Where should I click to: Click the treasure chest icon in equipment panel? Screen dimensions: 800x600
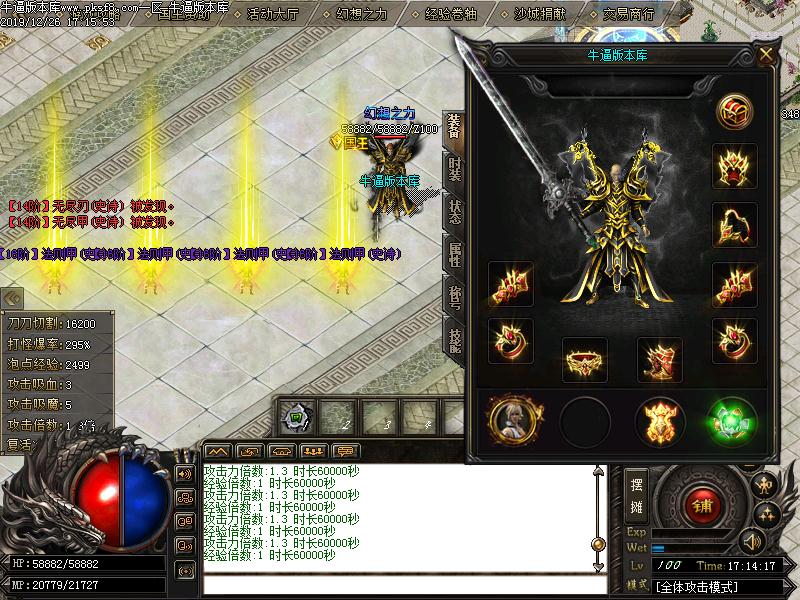pyautogui.click(x=734, y=111)
